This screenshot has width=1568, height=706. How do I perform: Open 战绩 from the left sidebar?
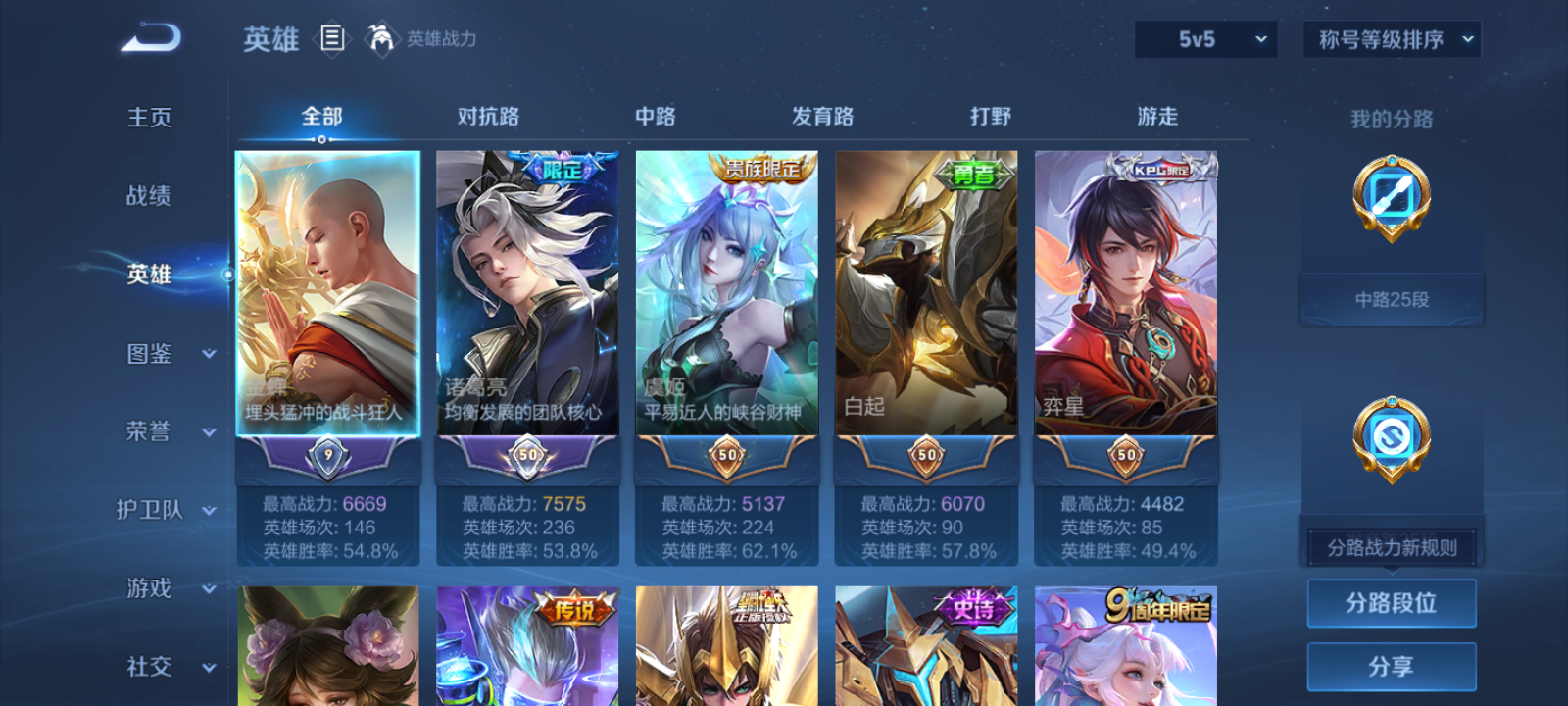point(148,196)
